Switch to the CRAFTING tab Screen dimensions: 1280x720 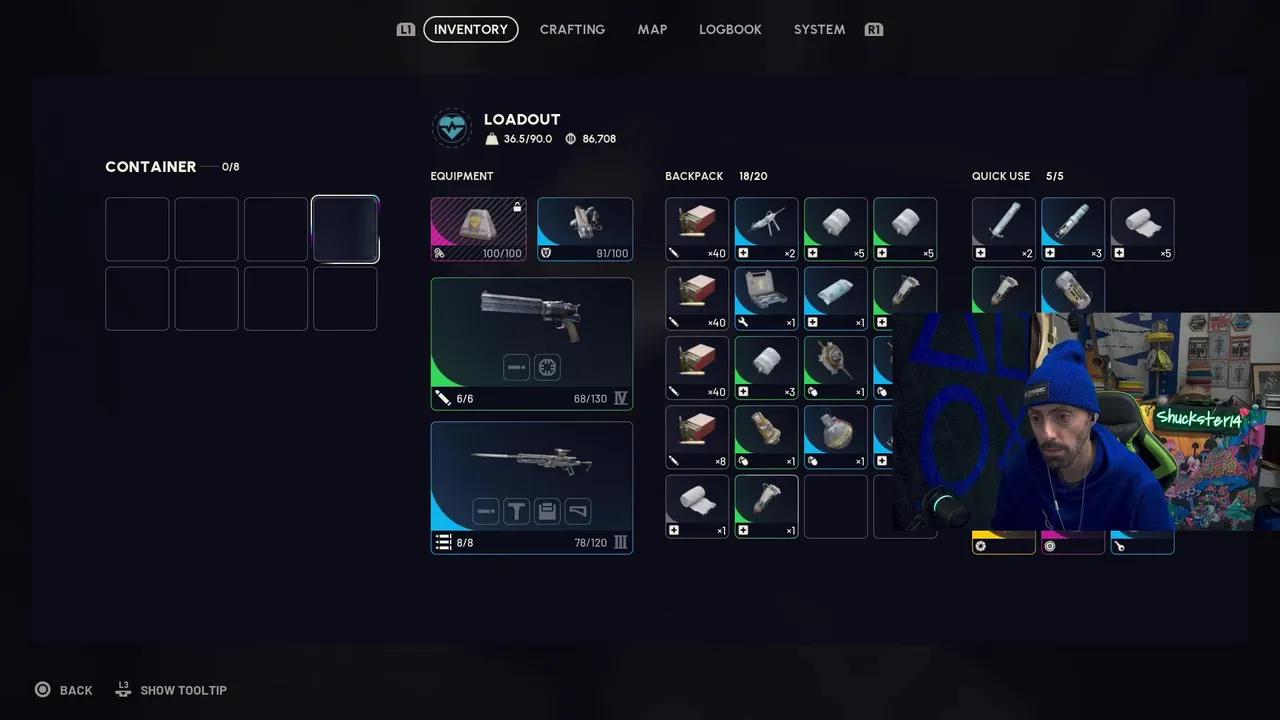(x=572, y=29)
